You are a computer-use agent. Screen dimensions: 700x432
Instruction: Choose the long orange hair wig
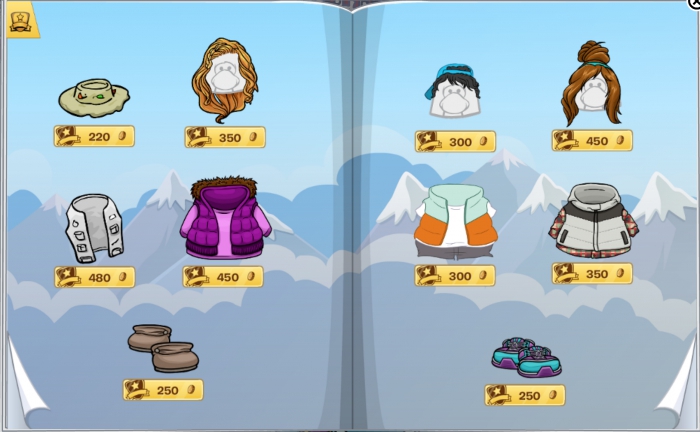[x=225, y=80]
